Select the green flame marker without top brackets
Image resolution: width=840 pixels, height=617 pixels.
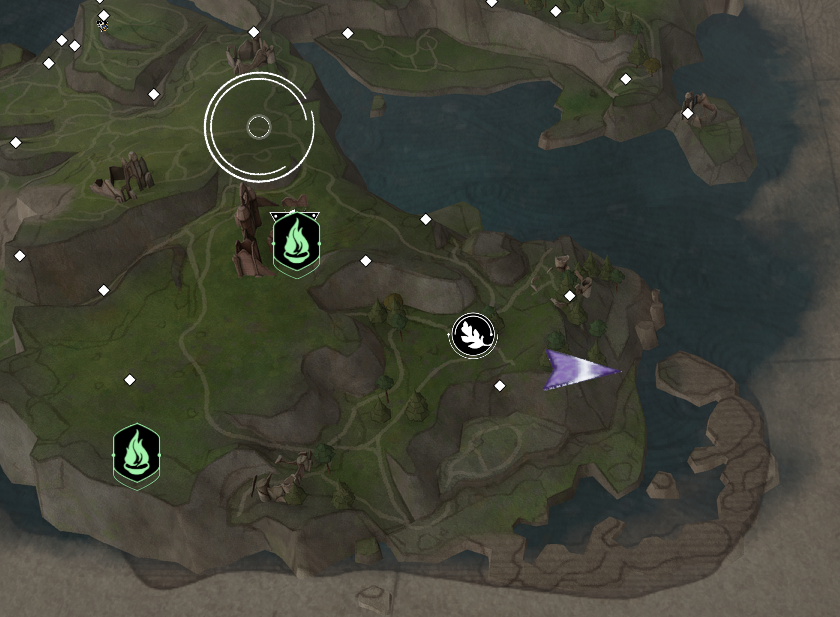[136, 454]
